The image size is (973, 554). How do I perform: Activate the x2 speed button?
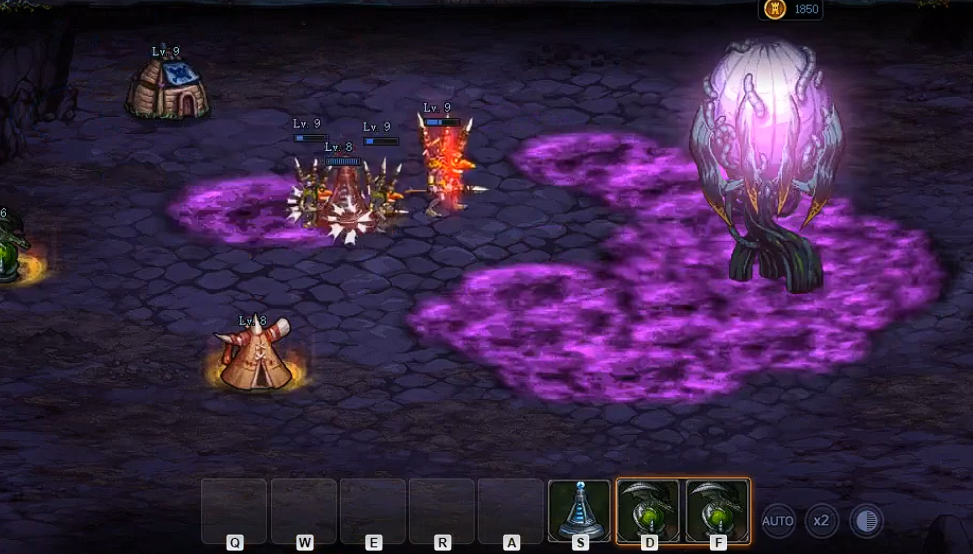pyautogui.click(x=822, y=521)
